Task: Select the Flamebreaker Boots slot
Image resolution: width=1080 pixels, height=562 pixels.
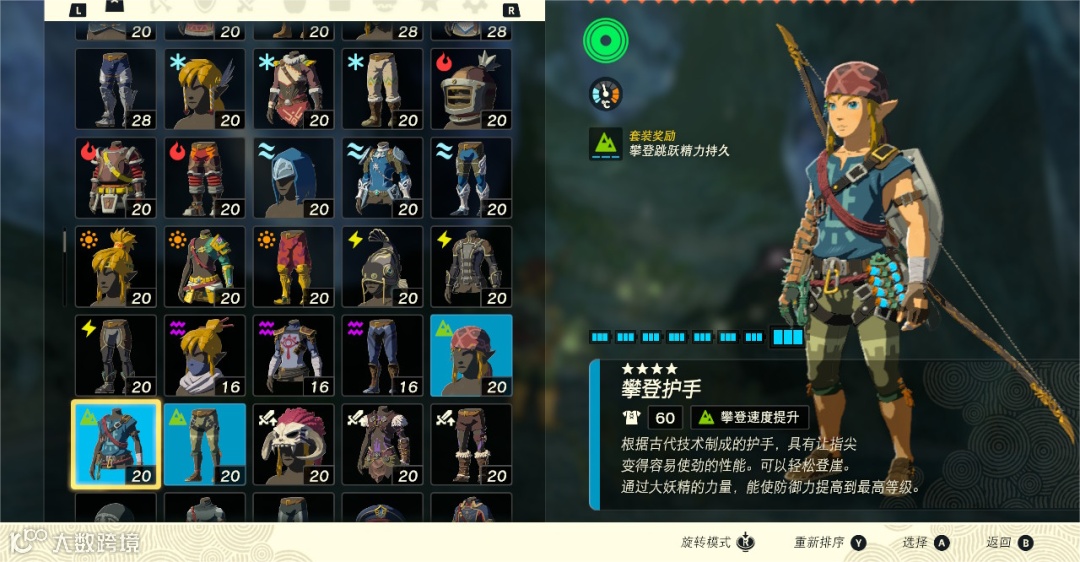Action: point(204,178)
